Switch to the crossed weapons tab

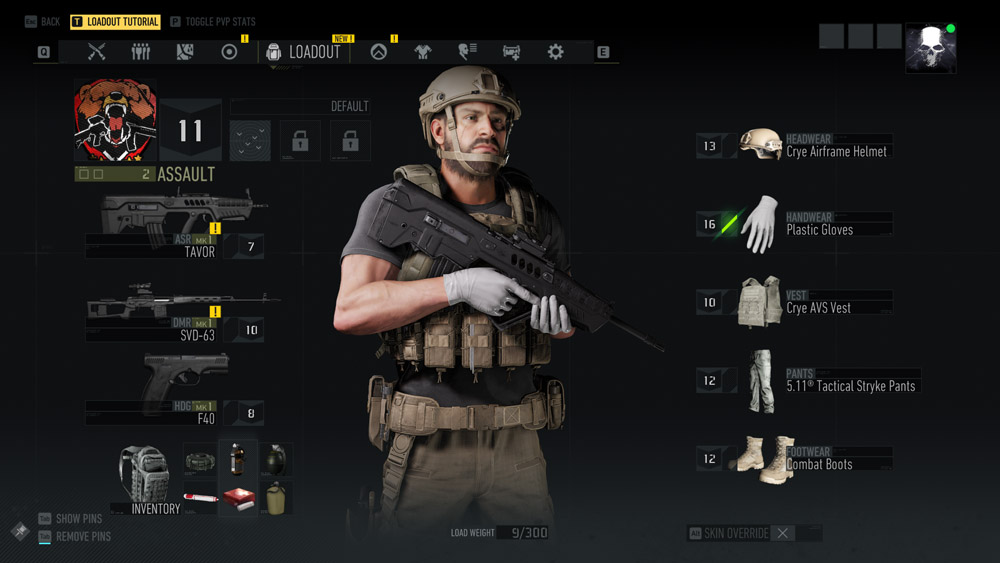click(96, 52)
